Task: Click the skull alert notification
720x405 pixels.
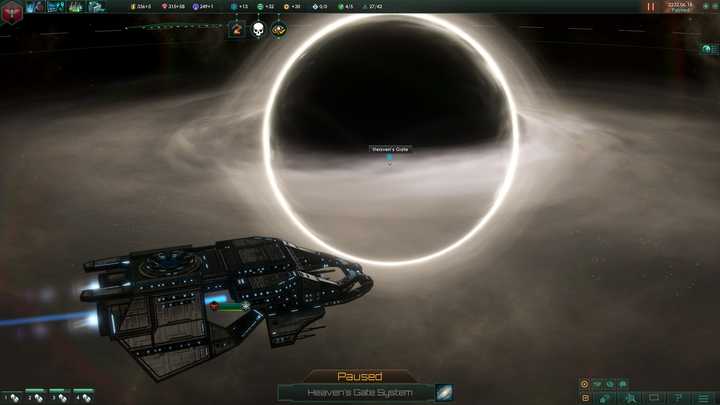Action: point(258,30)
